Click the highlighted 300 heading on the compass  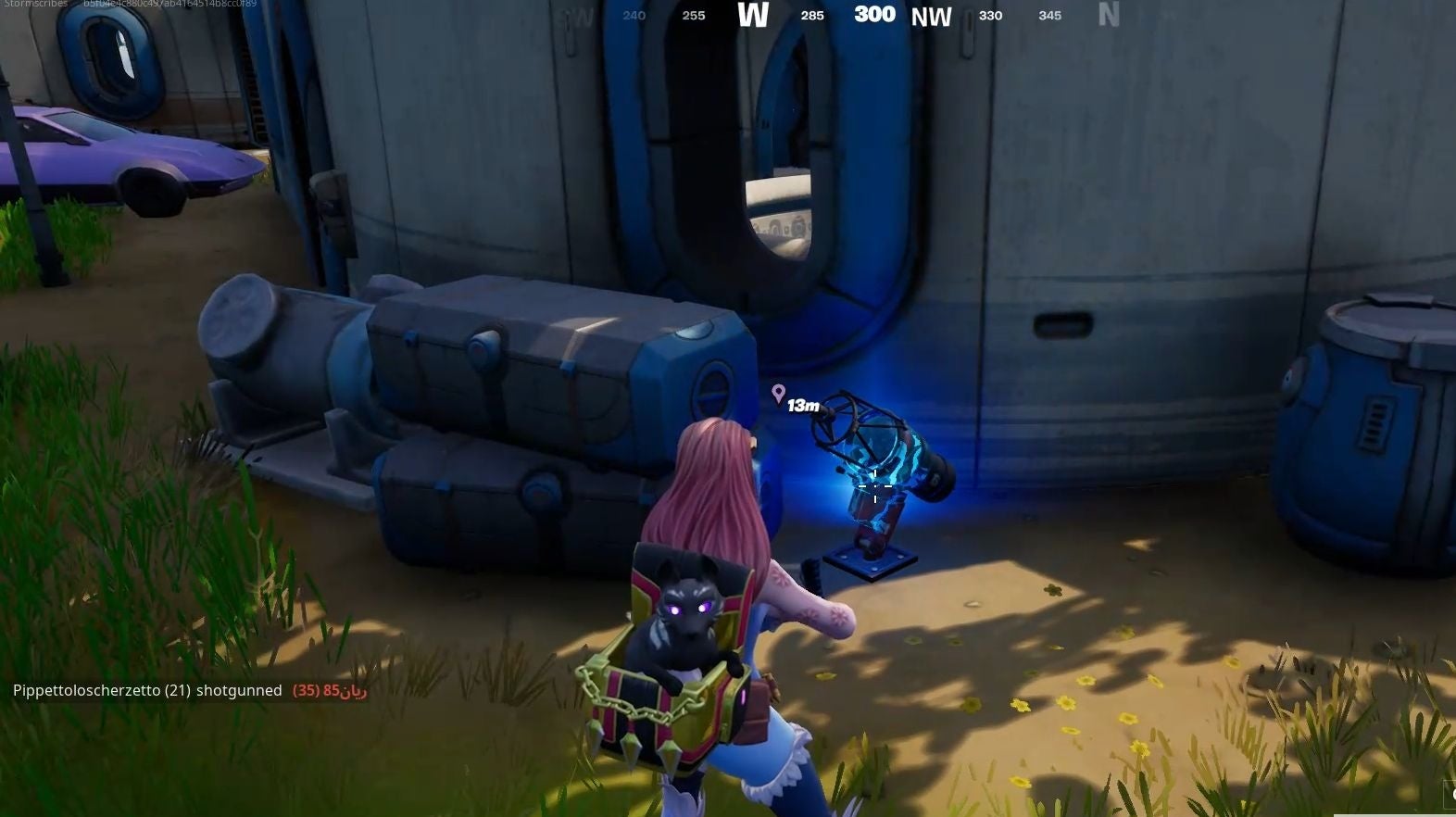point(873,15)
